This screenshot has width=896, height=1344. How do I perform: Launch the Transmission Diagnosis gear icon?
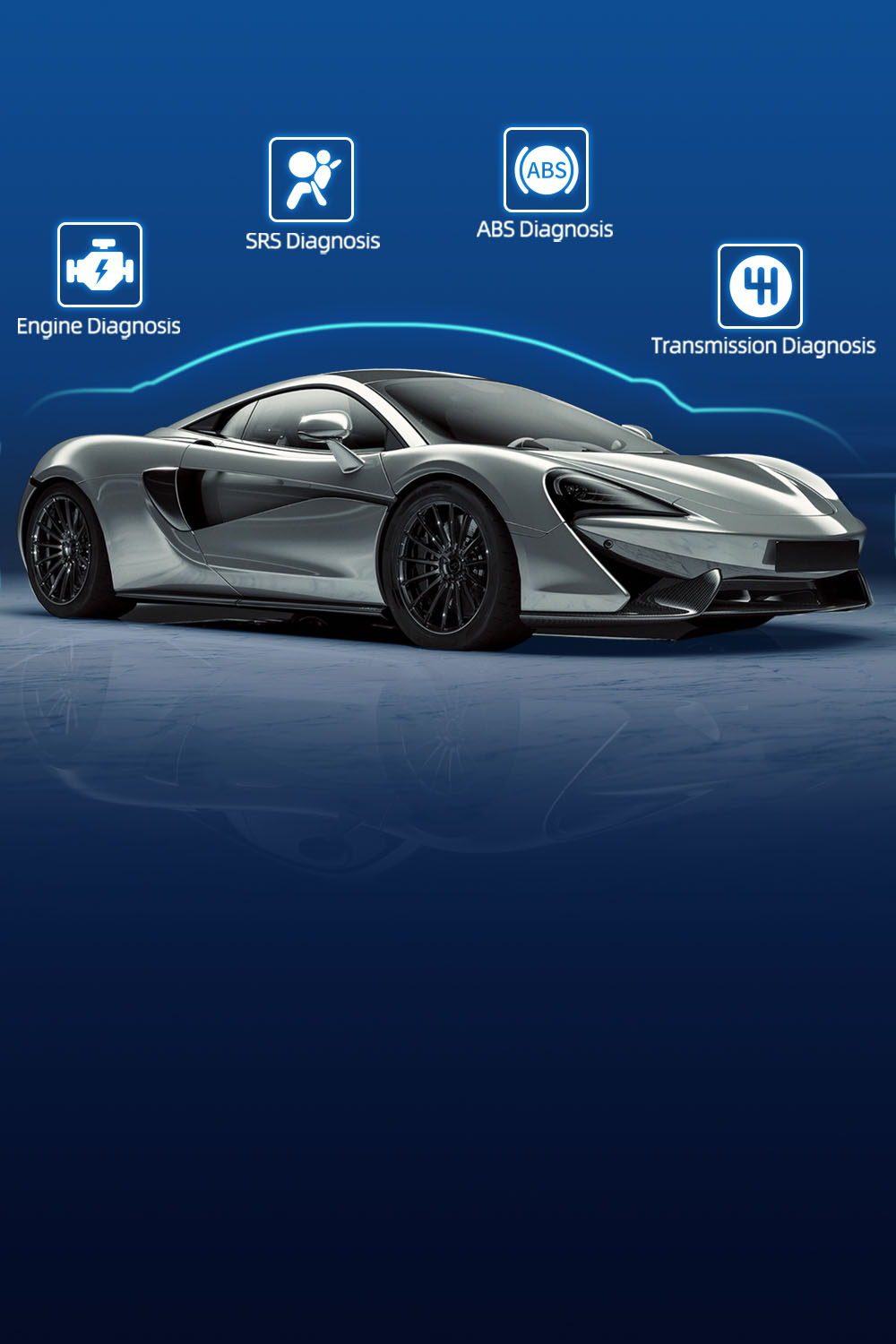[760, 286]
